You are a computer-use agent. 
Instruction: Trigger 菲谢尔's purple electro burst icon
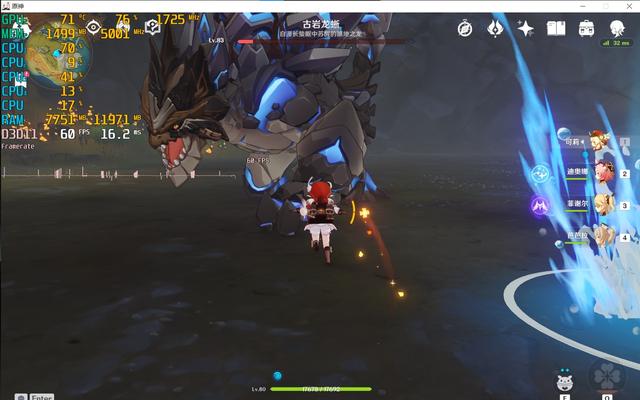point(540,205)
